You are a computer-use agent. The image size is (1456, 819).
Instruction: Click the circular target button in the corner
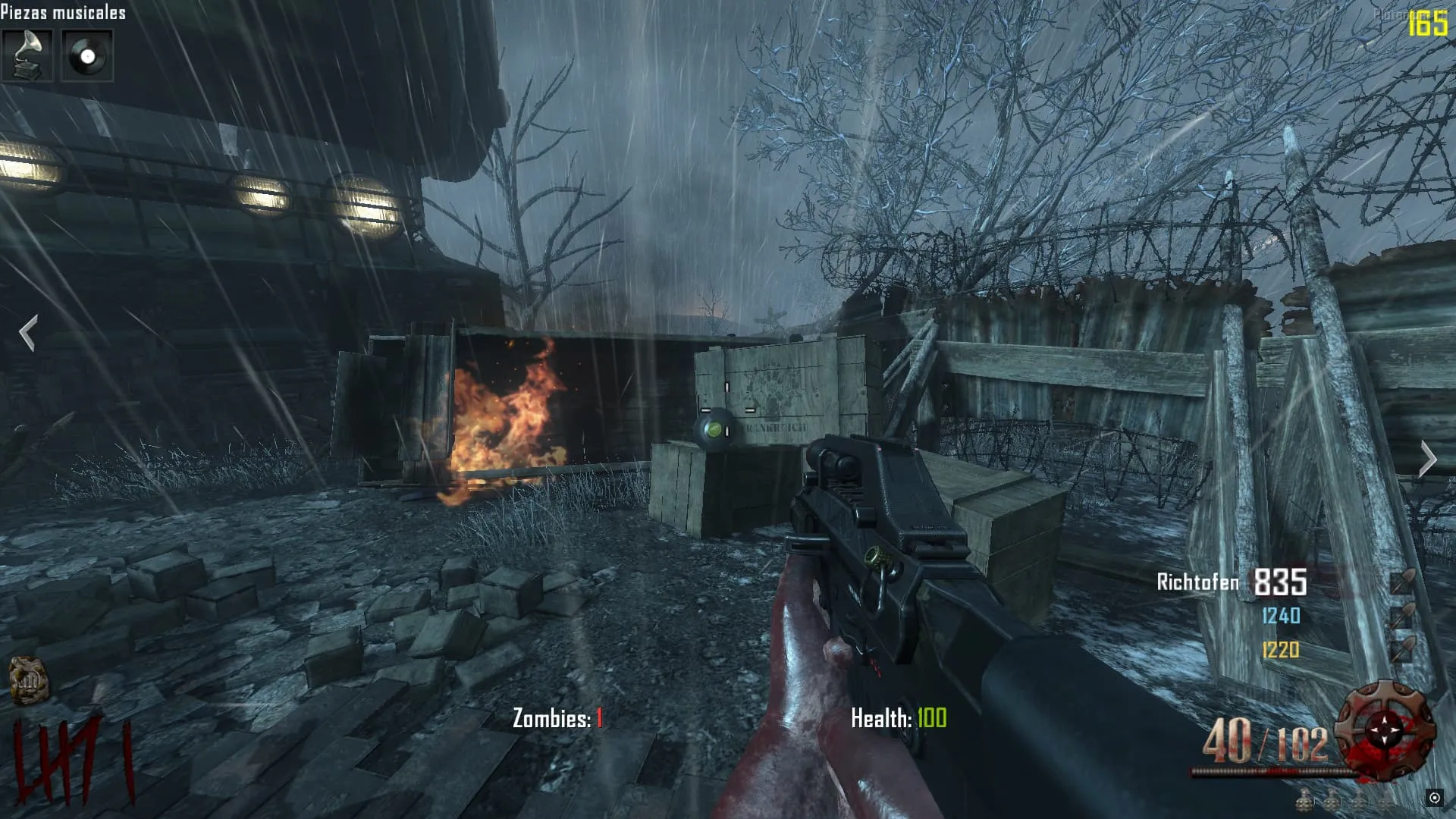tap(1434, 797)
